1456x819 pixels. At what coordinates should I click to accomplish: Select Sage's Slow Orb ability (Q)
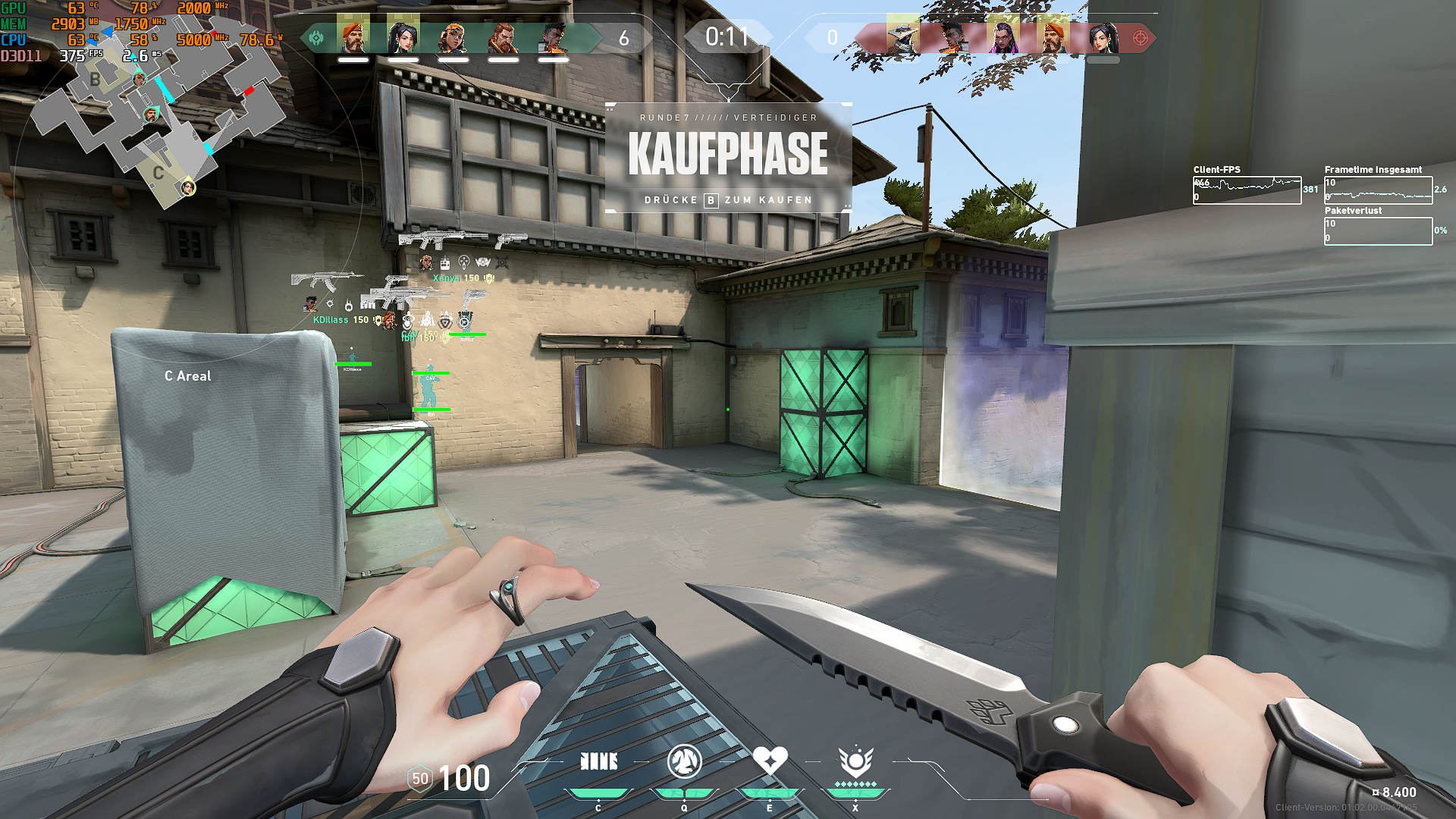(685, 761)
